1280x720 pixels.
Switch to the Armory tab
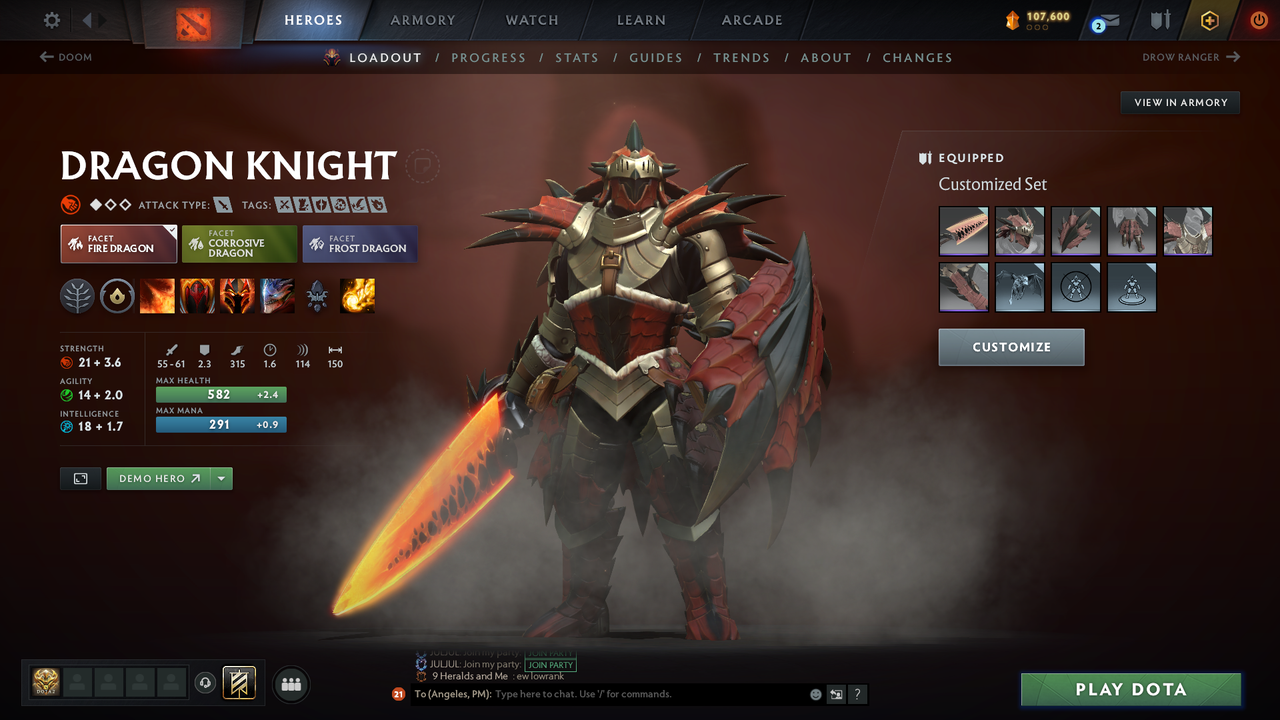click(x=422, y=19)
